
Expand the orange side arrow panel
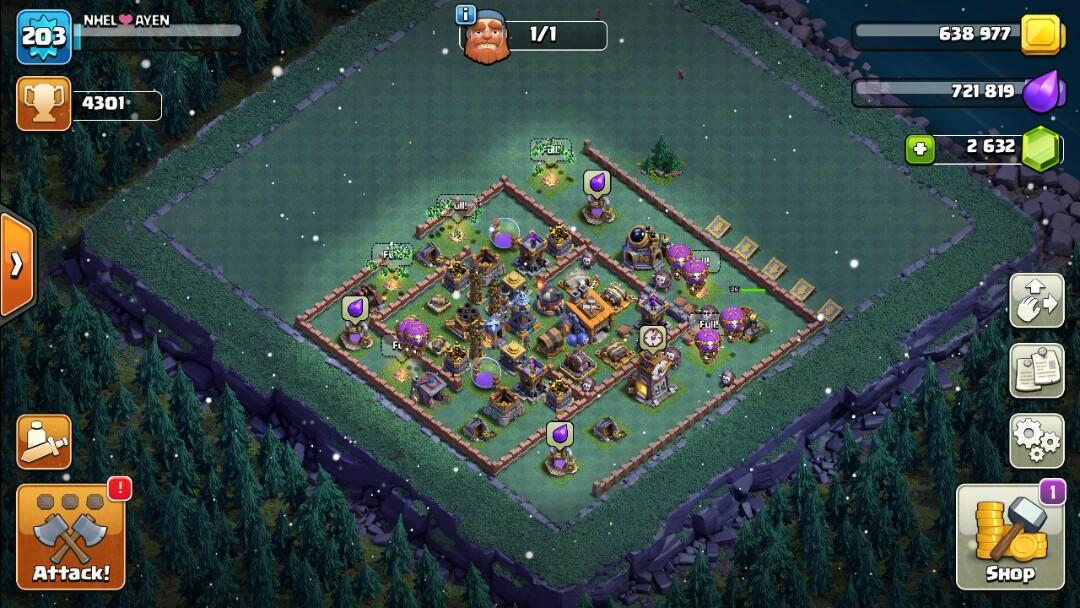point(17,264)
